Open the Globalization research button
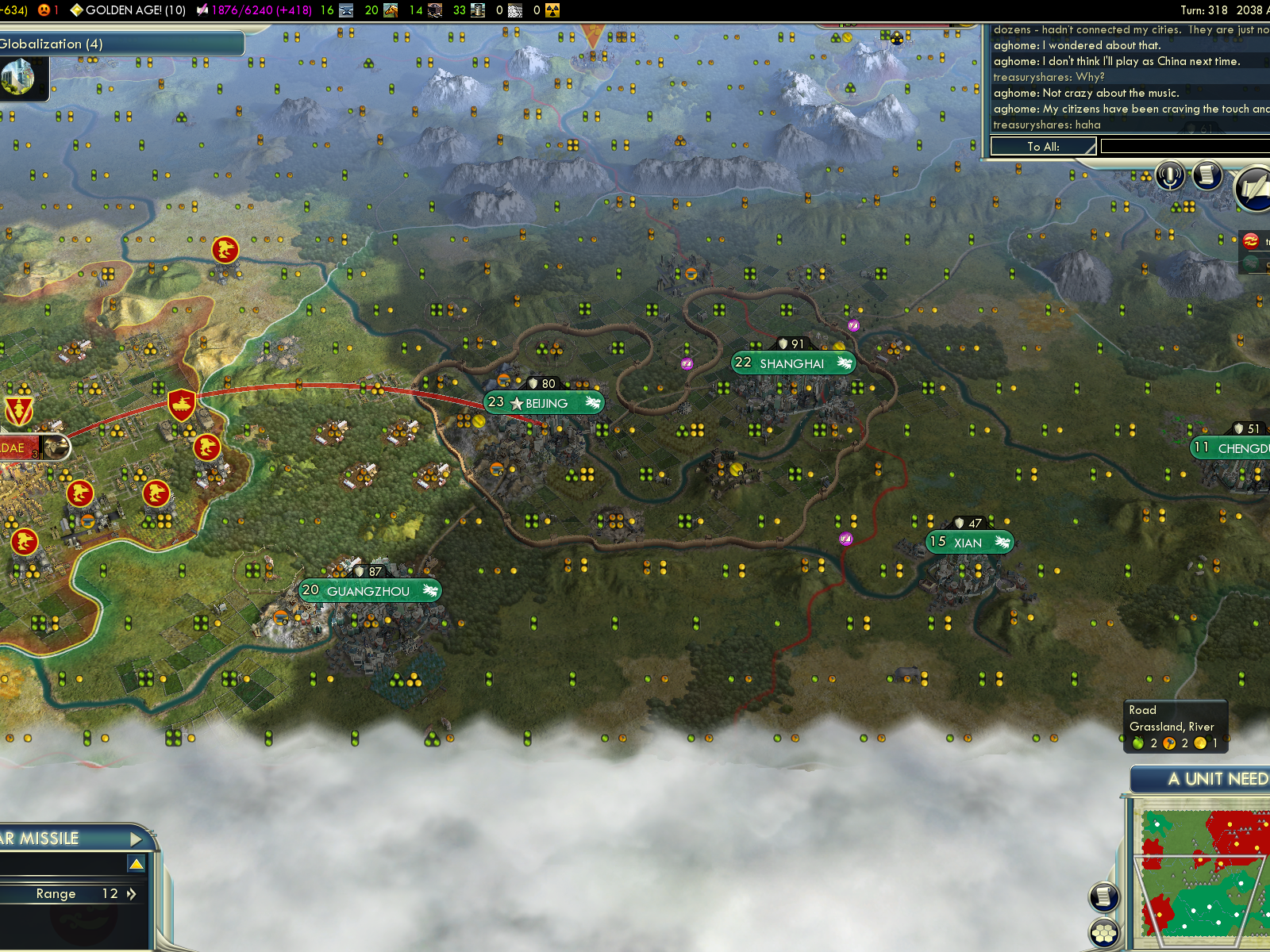Image resolution: width=1270 pixels, height=952 pixels. pyautogui.click(x=119, y=44)
